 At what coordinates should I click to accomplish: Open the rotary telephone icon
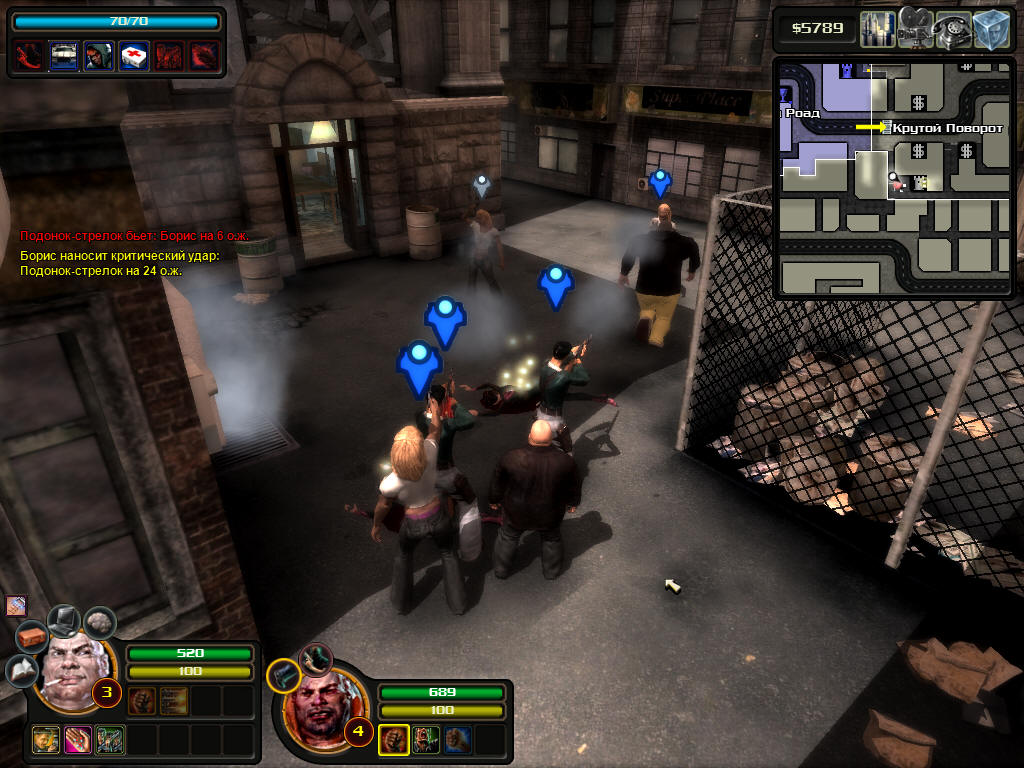(953, 29)
